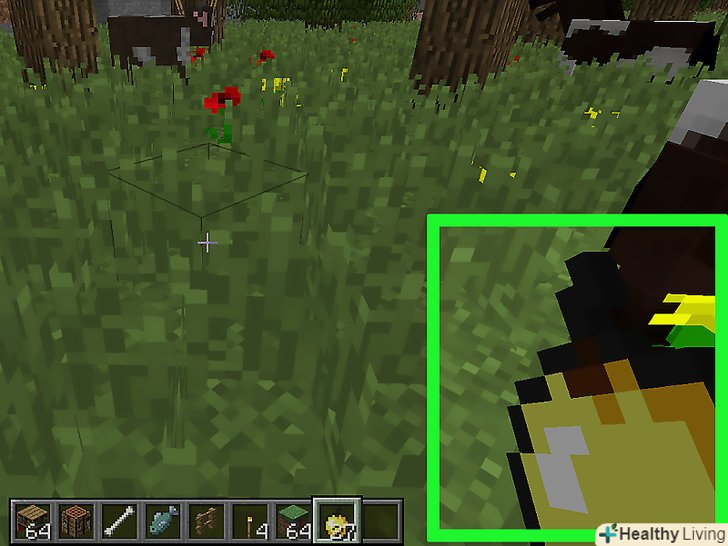Viewport: 728px width, 546px height.
Task: Choose the bone in the hotbar
Action: click(120, 519)
